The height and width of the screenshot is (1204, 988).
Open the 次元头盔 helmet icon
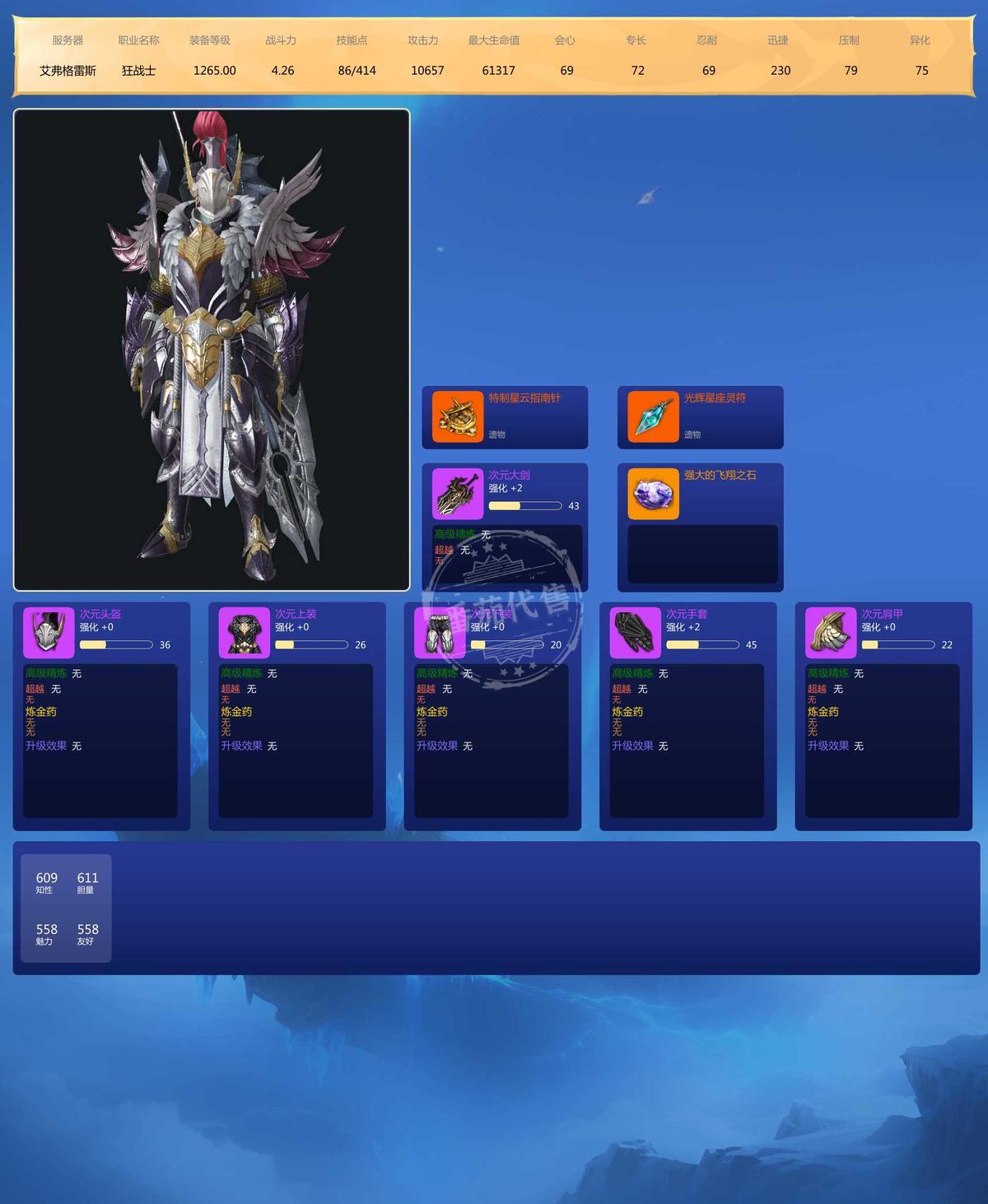click(49, 633)
